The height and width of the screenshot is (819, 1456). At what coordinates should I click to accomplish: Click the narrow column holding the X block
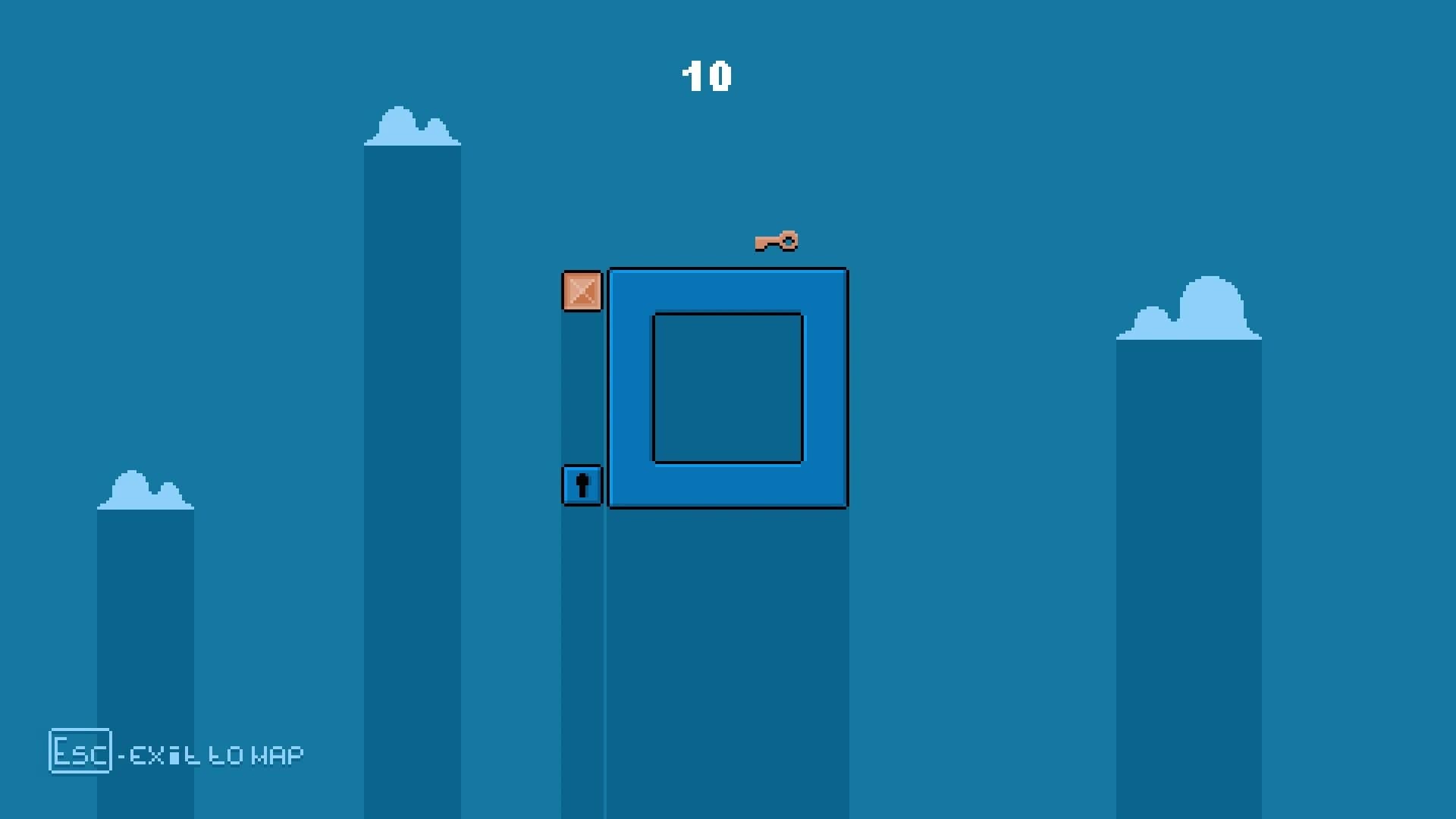582,394
